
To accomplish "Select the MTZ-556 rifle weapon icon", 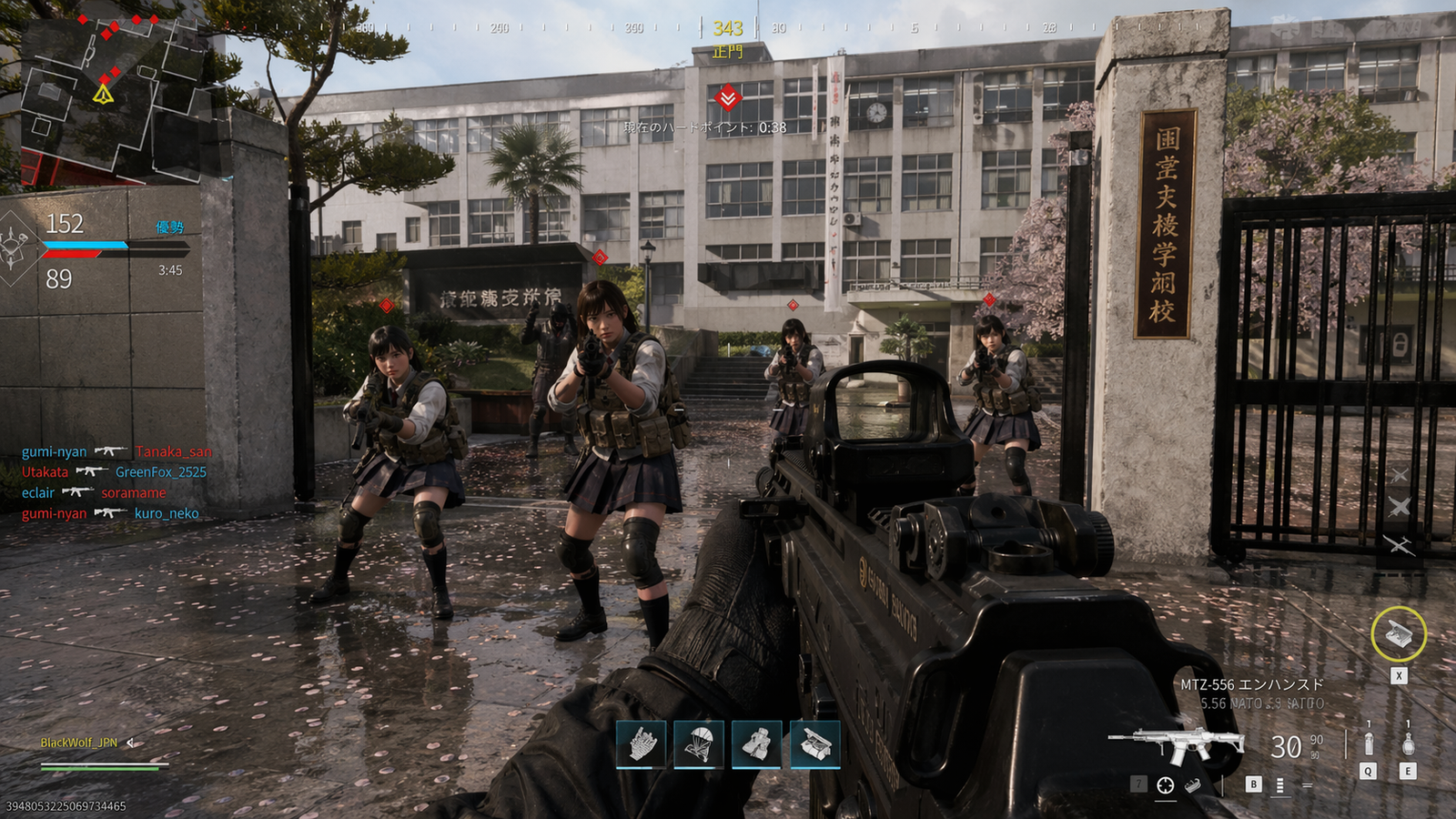I will pyautogui.click(x=1175, y=743).
